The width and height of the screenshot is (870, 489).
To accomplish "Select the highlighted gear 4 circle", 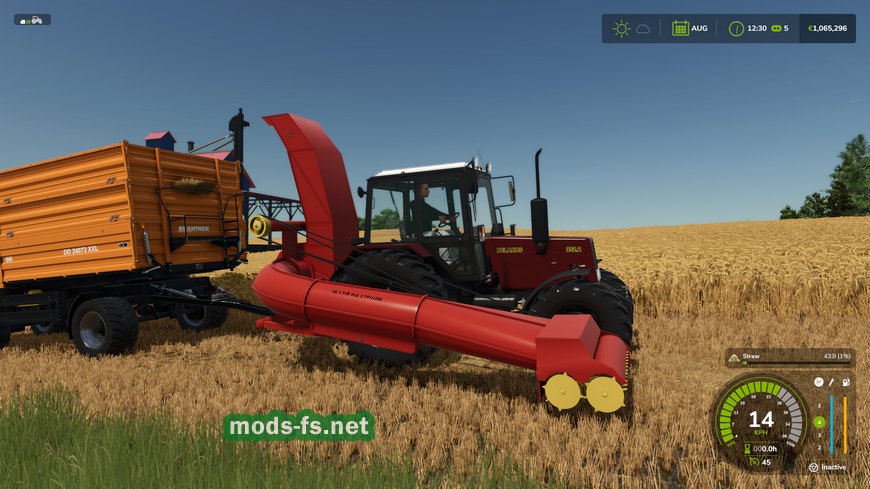I will click(x=819, y=422).
